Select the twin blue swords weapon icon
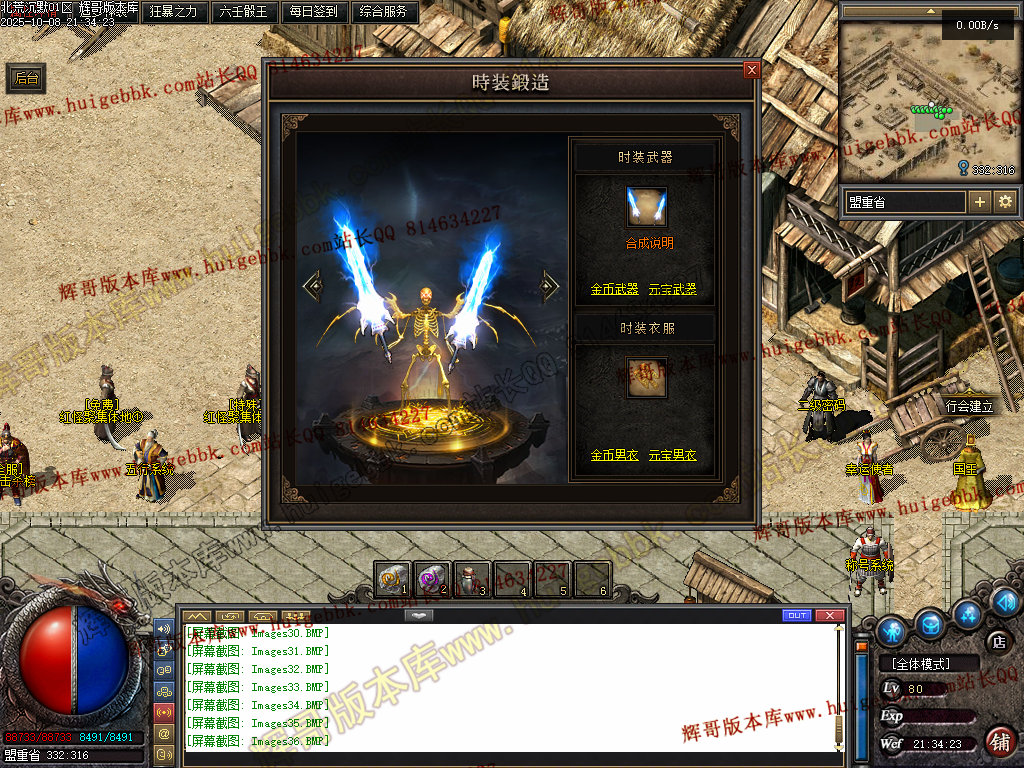The image size is (1024, 768). tap(646, 207)
